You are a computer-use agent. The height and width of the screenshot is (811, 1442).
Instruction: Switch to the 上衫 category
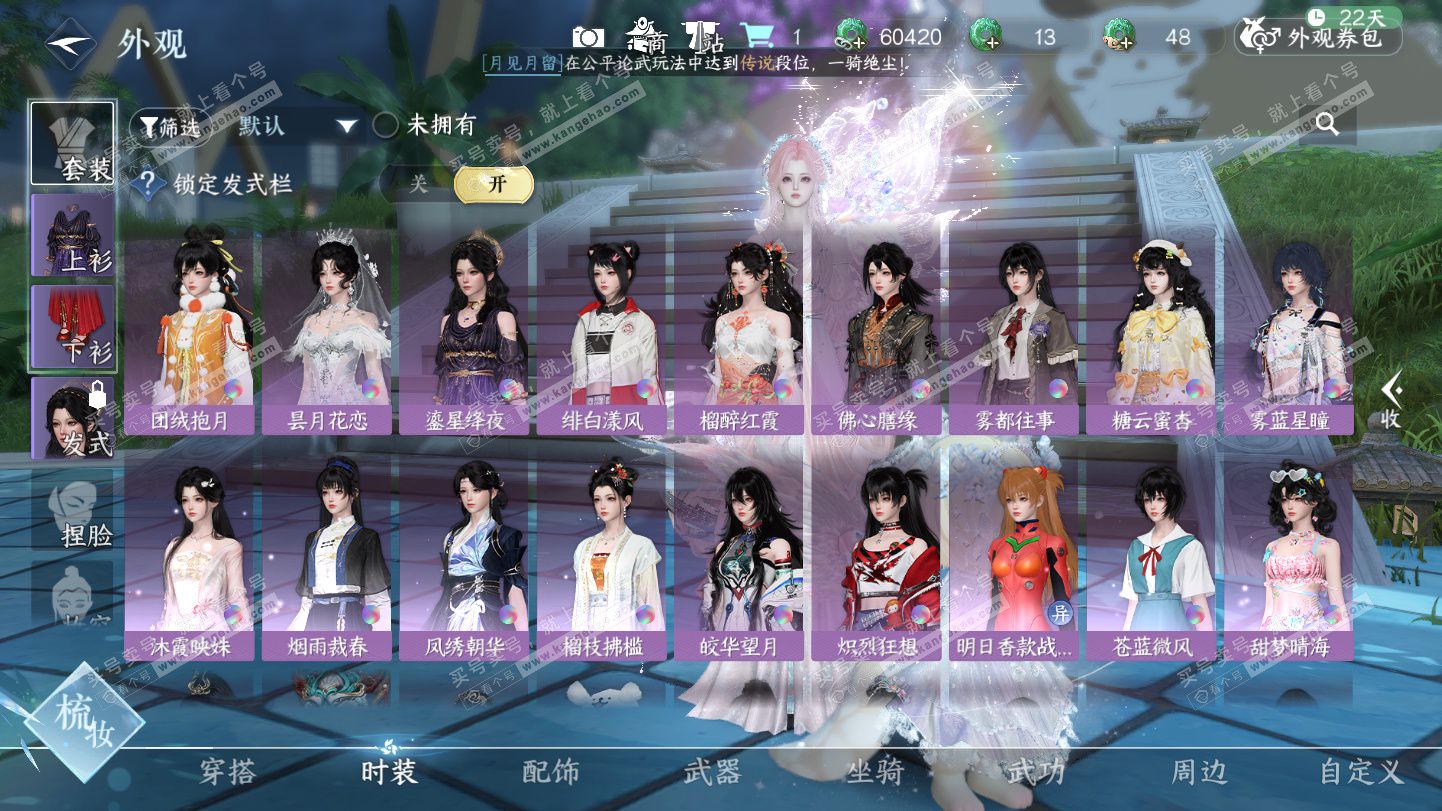tap(72, 235)
